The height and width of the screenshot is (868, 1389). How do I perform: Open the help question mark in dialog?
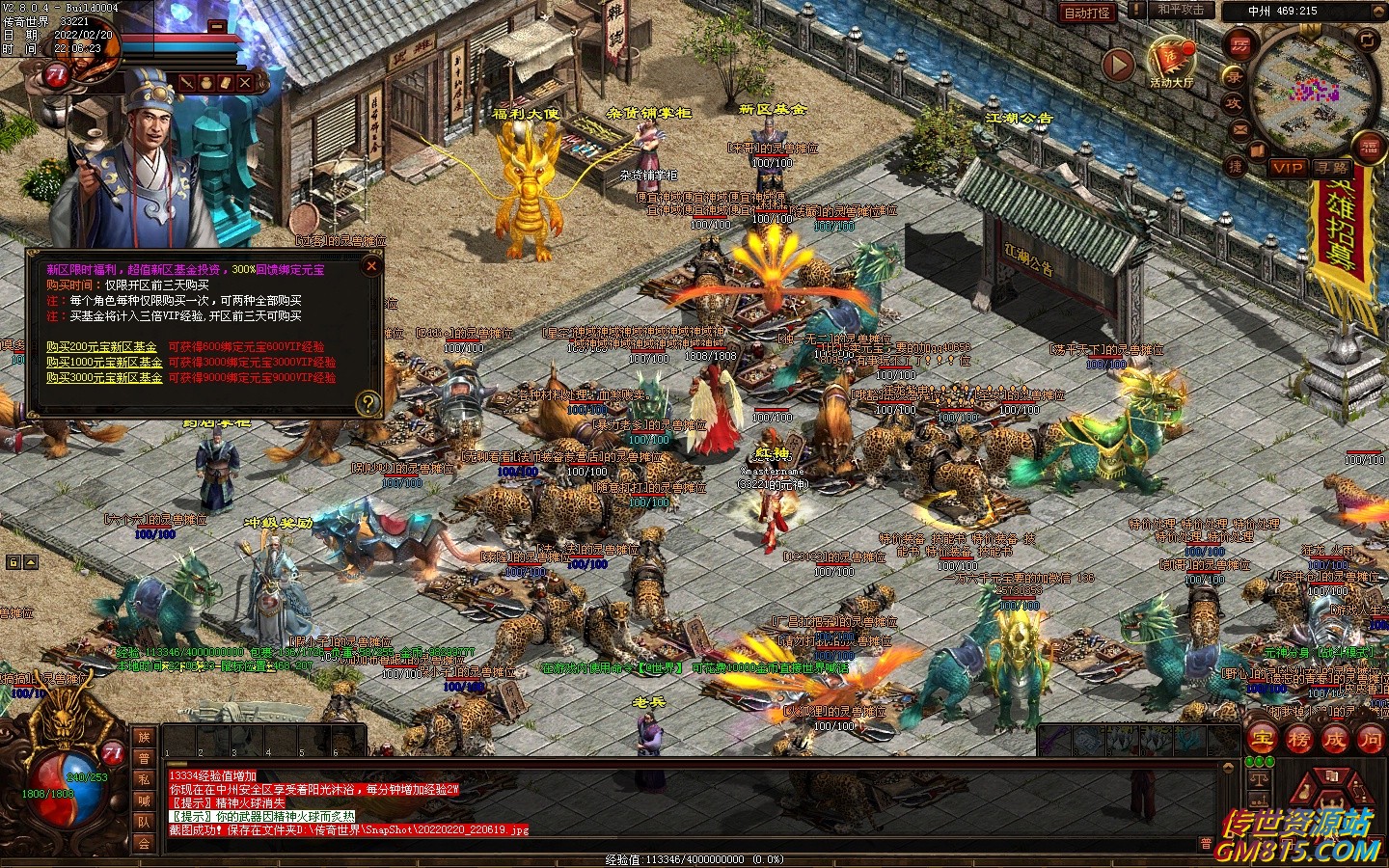click(x=367, y=403)
